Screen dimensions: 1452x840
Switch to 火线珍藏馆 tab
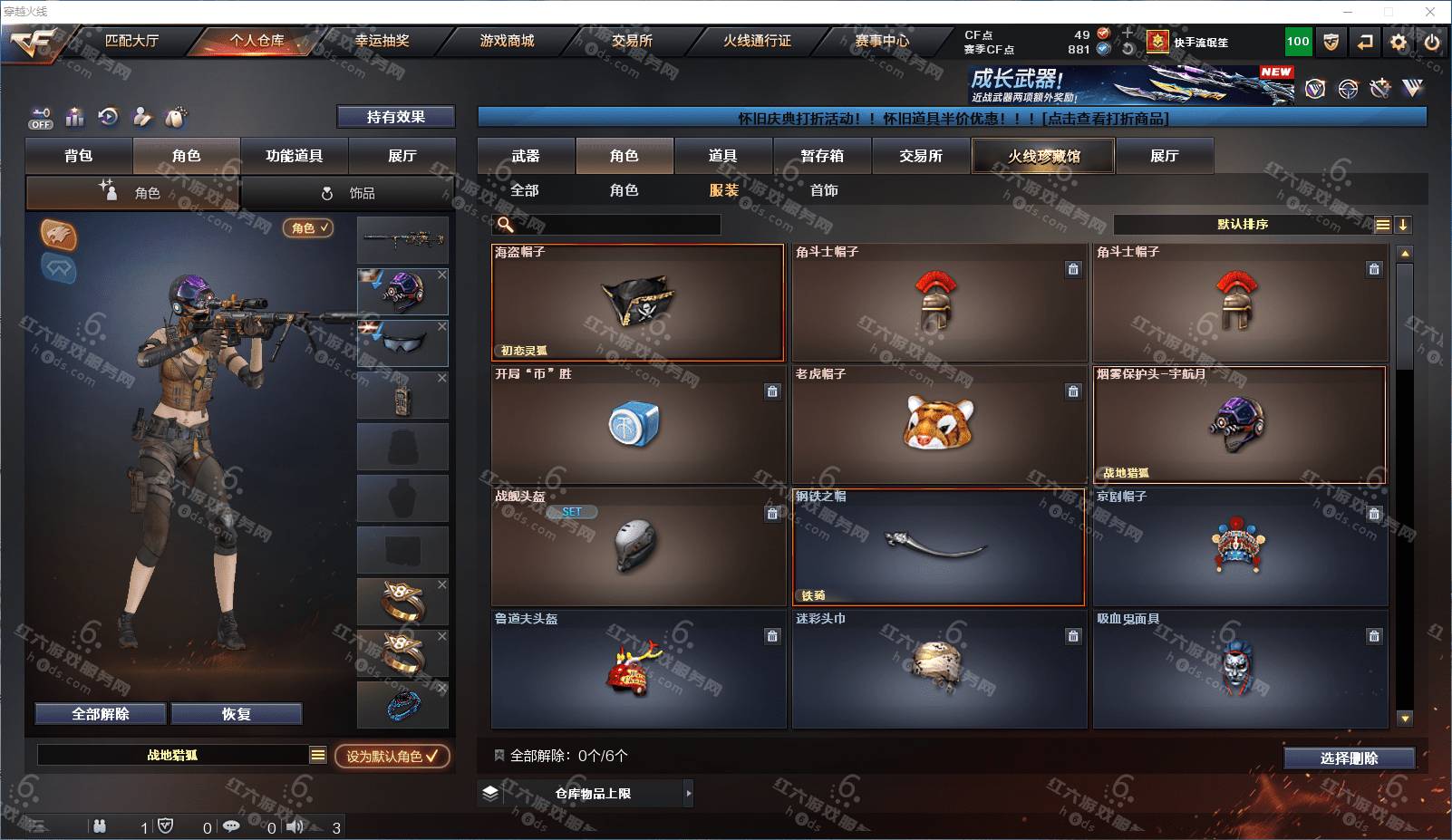point(1043,156)
